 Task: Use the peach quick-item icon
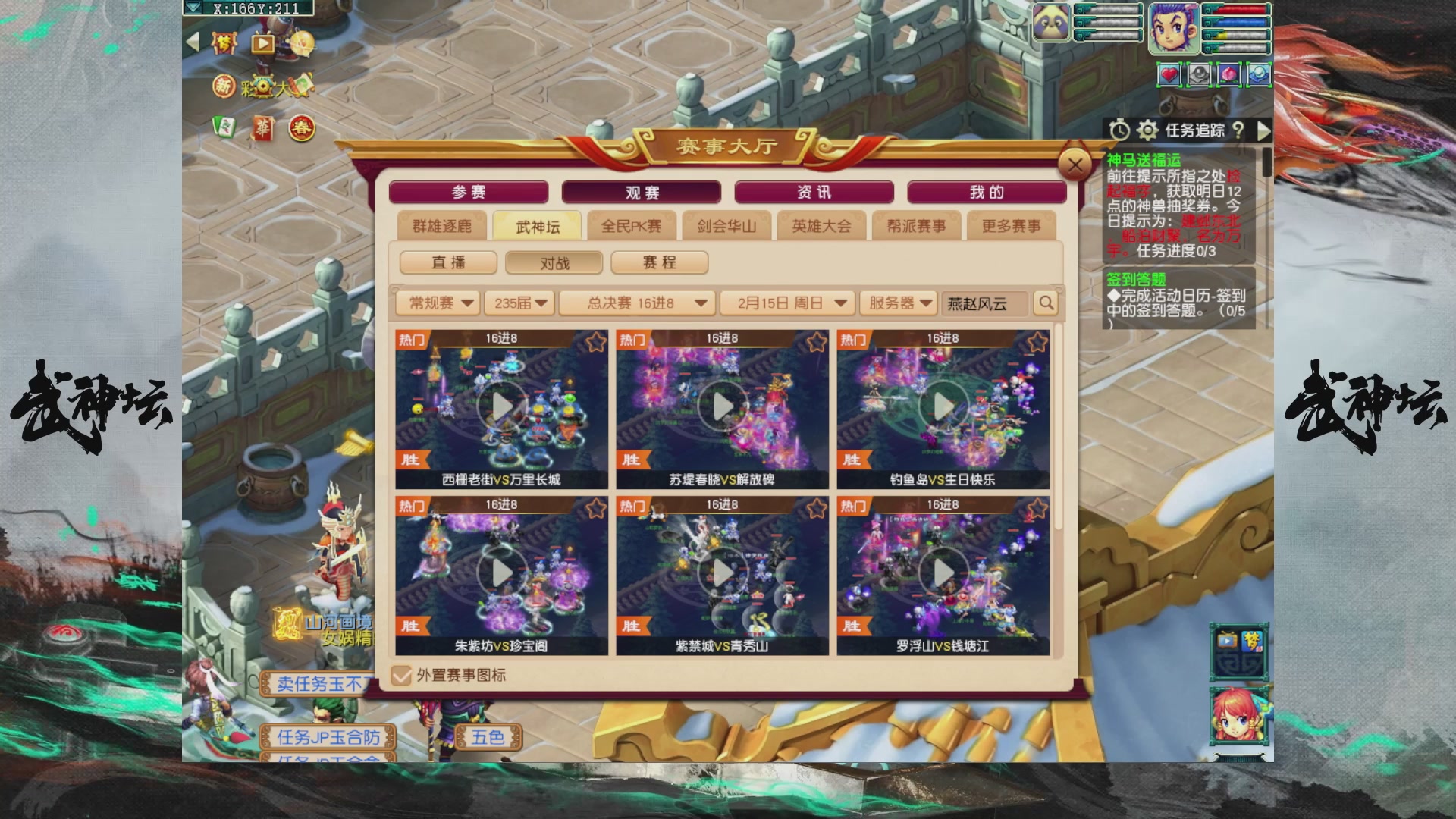1228,74
